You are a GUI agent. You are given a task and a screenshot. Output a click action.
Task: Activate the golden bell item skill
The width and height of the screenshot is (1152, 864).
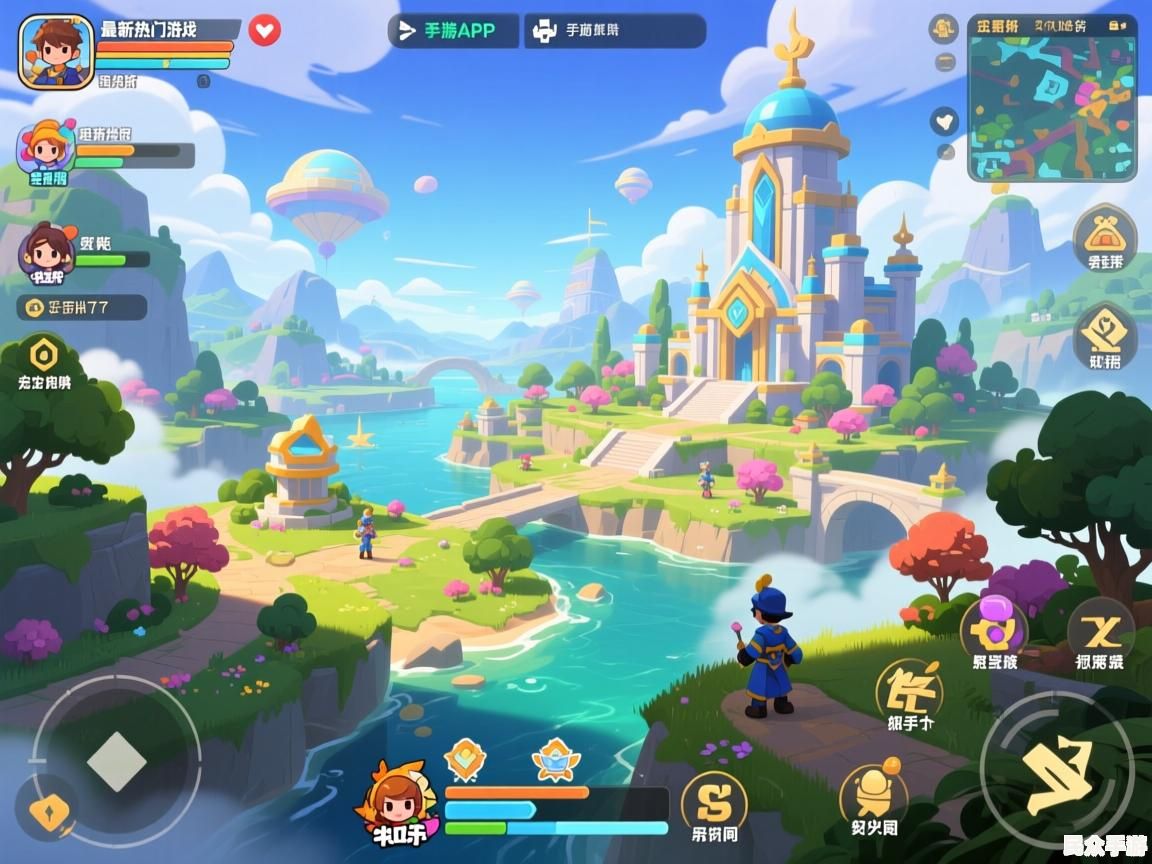(x=874, y=795)
